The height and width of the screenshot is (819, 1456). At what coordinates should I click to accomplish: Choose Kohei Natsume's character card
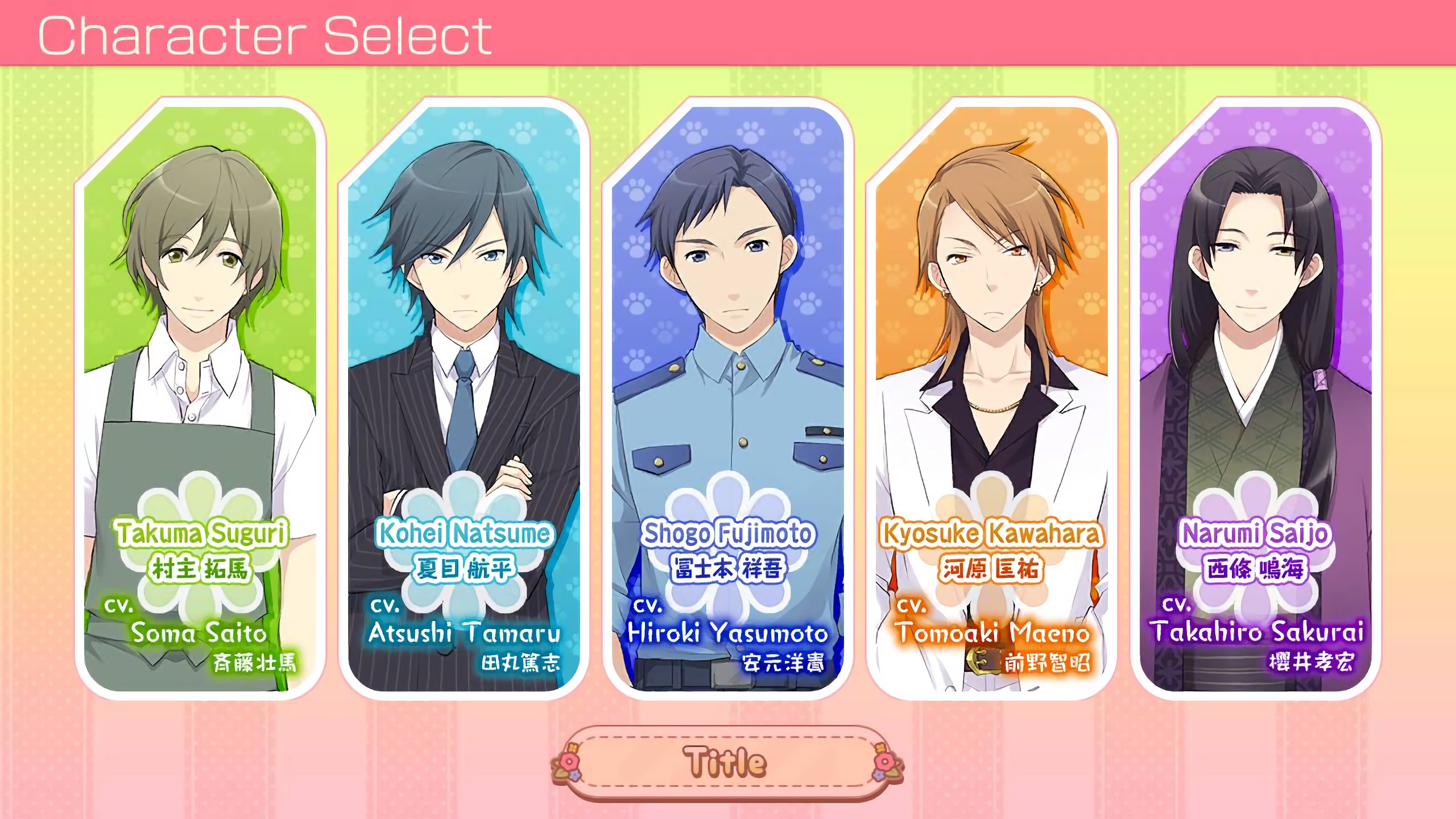coord(464,398)
